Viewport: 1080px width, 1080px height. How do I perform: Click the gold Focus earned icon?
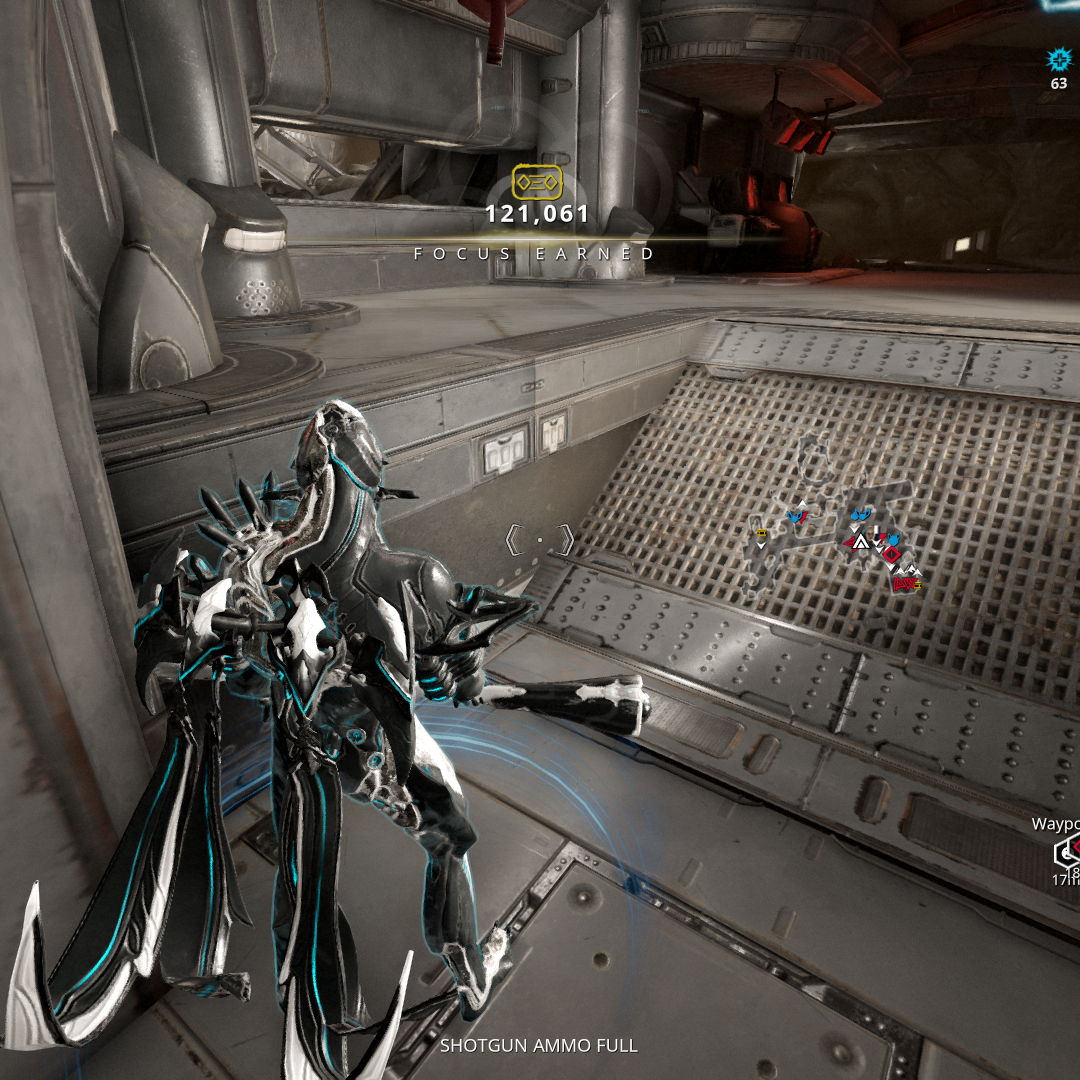pyautogui.click(x=537, y=182)
